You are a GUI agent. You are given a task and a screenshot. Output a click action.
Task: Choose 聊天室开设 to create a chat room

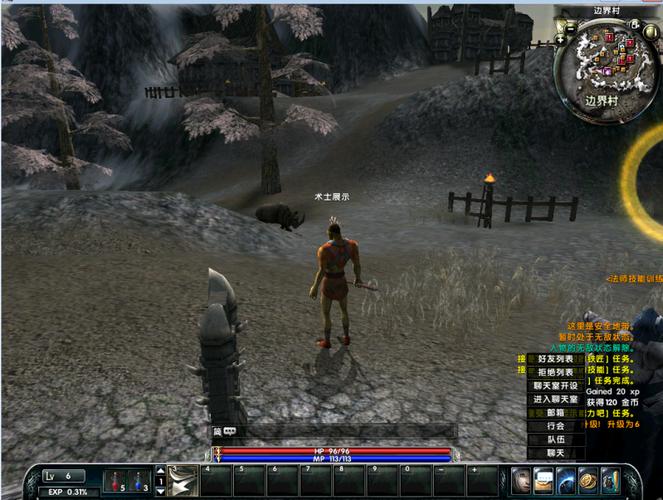[555, 386]
